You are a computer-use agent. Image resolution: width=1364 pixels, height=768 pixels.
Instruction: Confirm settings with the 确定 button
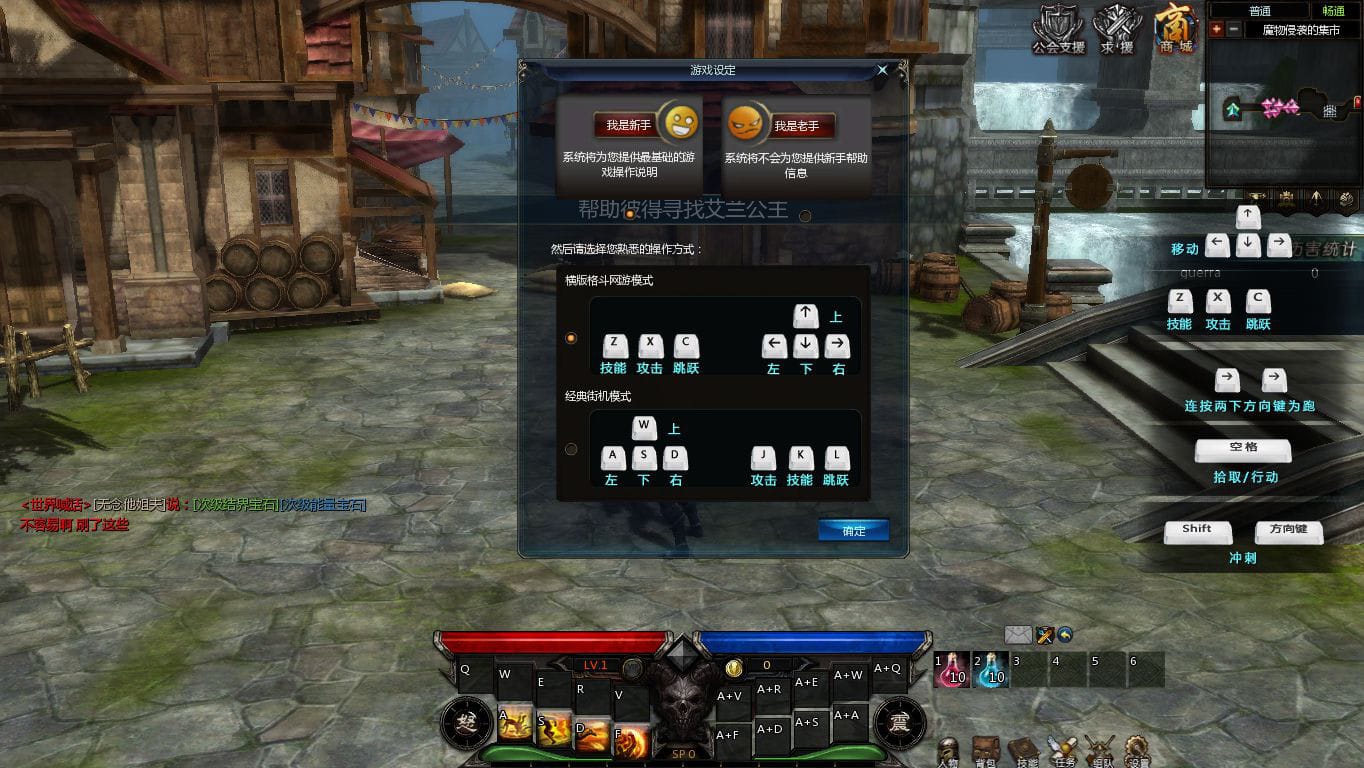tap(853, 531)
